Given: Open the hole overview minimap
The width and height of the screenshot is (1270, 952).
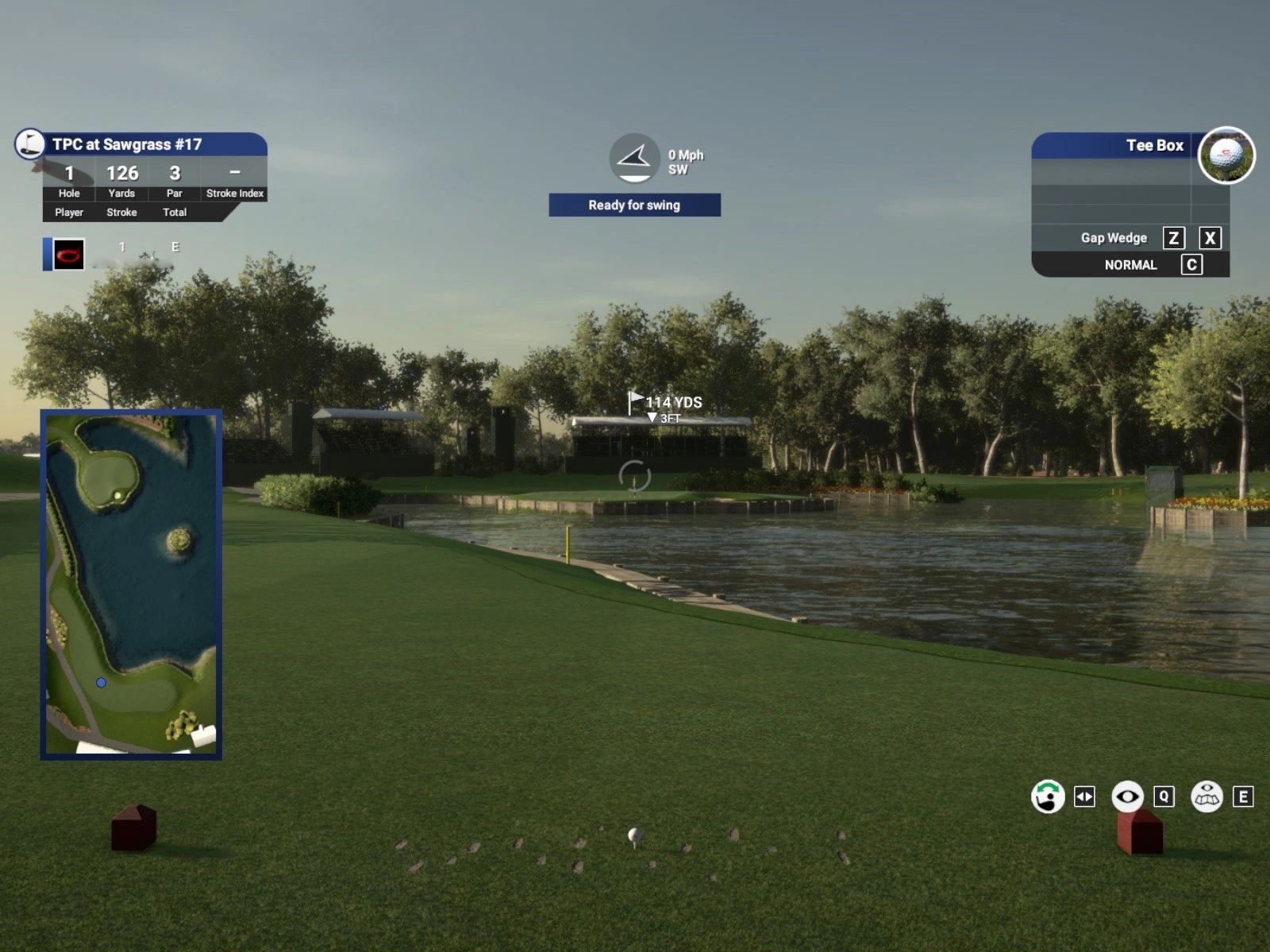Looking at the screenshot, I should 131,584.
